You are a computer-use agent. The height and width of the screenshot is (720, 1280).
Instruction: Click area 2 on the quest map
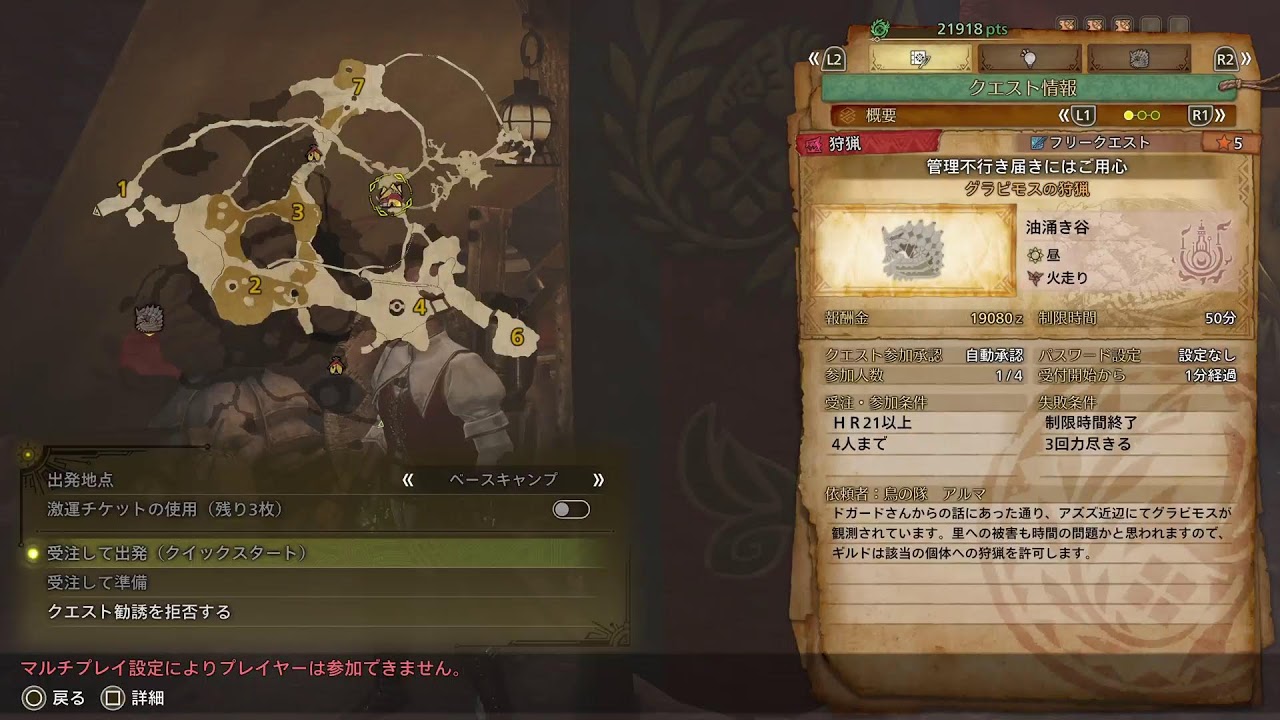pyautogui.click(x=255, y=286)
